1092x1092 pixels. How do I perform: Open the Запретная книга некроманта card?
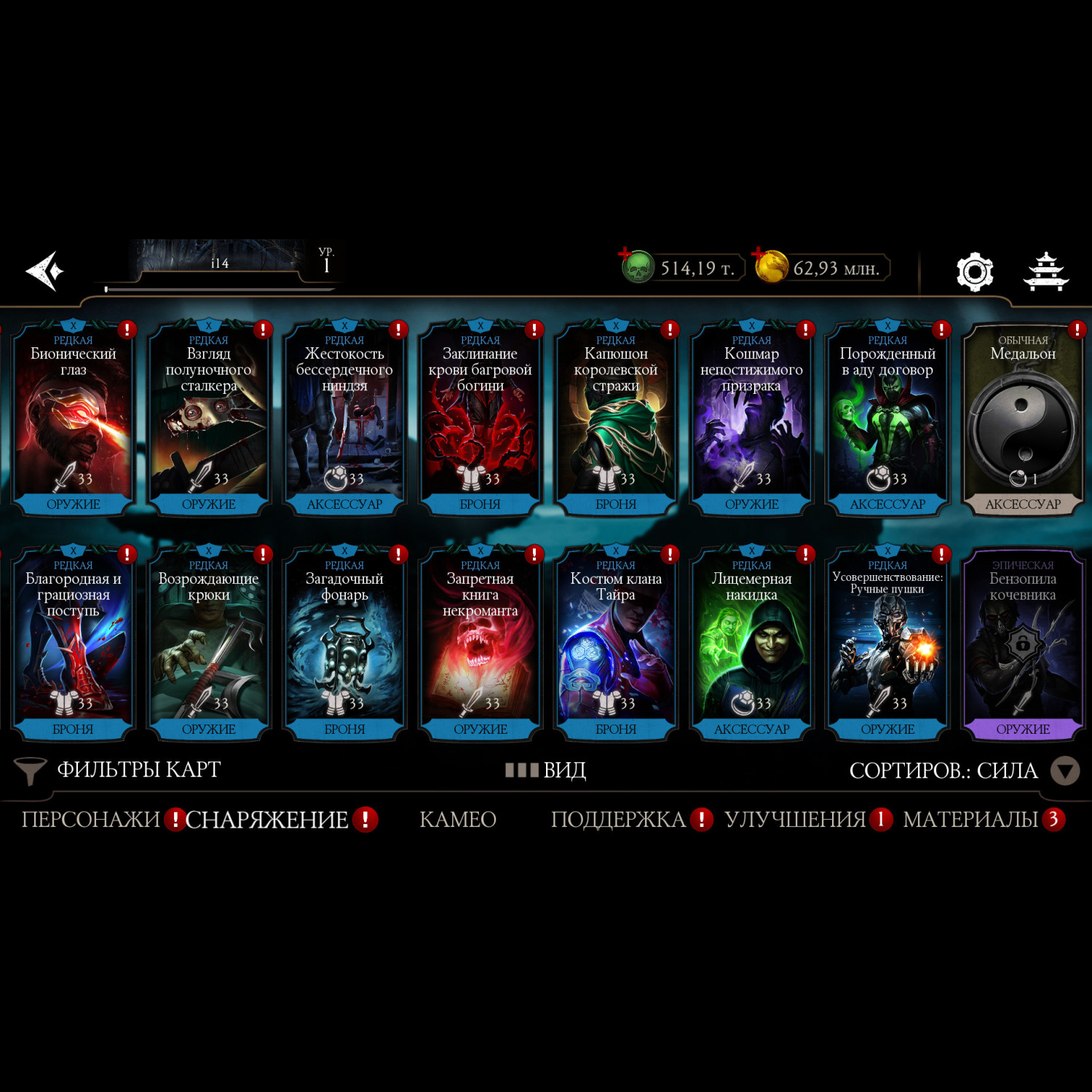coord(480,644)
